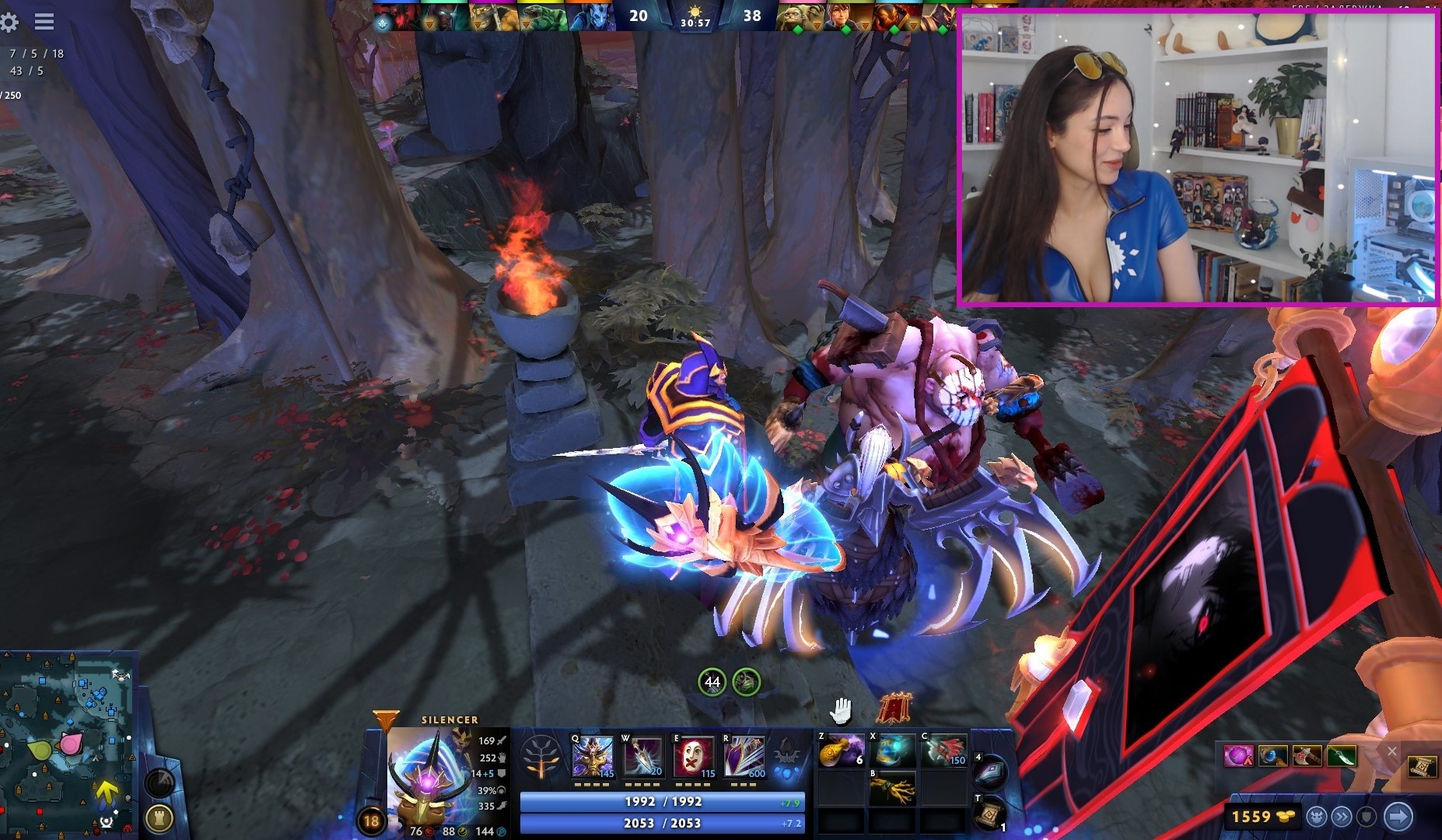Click Silencer's blue mana bar
Image resolution: width=1442 pixels, height=840 pixels.
click(x=663, y=822)
